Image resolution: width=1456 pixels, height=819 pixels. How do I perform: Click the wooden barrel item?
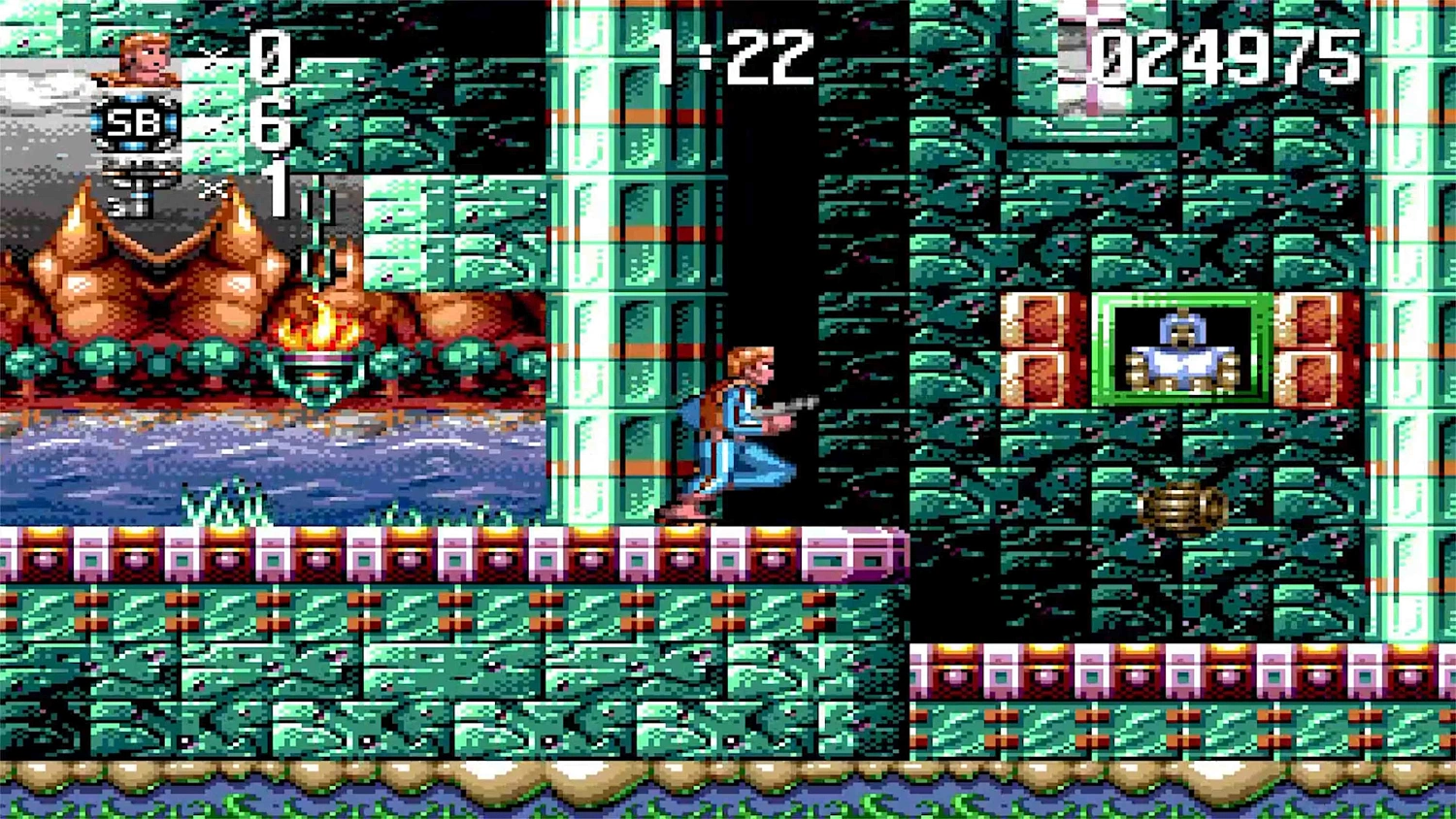1182,506
